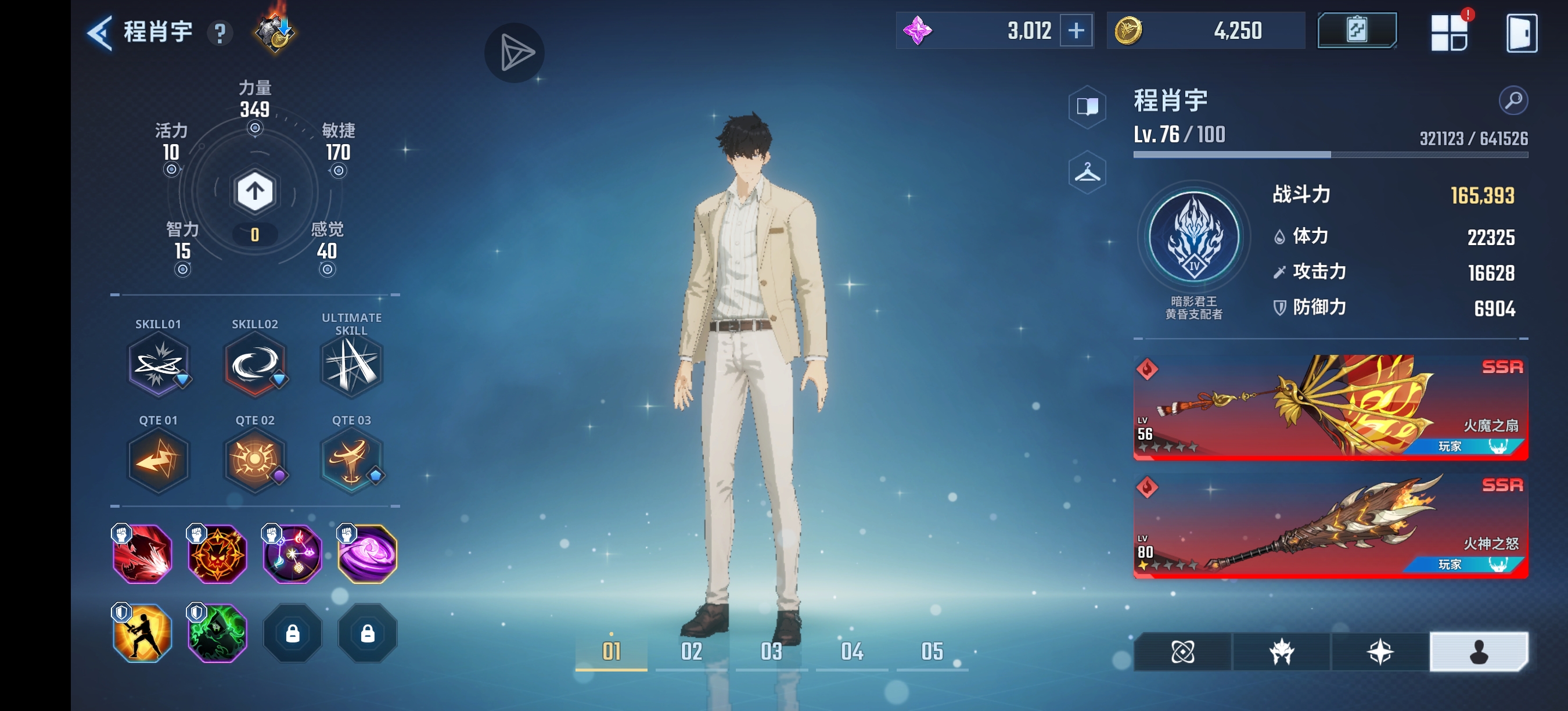Open the question mark help icon
This screenshot has height=711, width=1568.
[x=220, y=33]
